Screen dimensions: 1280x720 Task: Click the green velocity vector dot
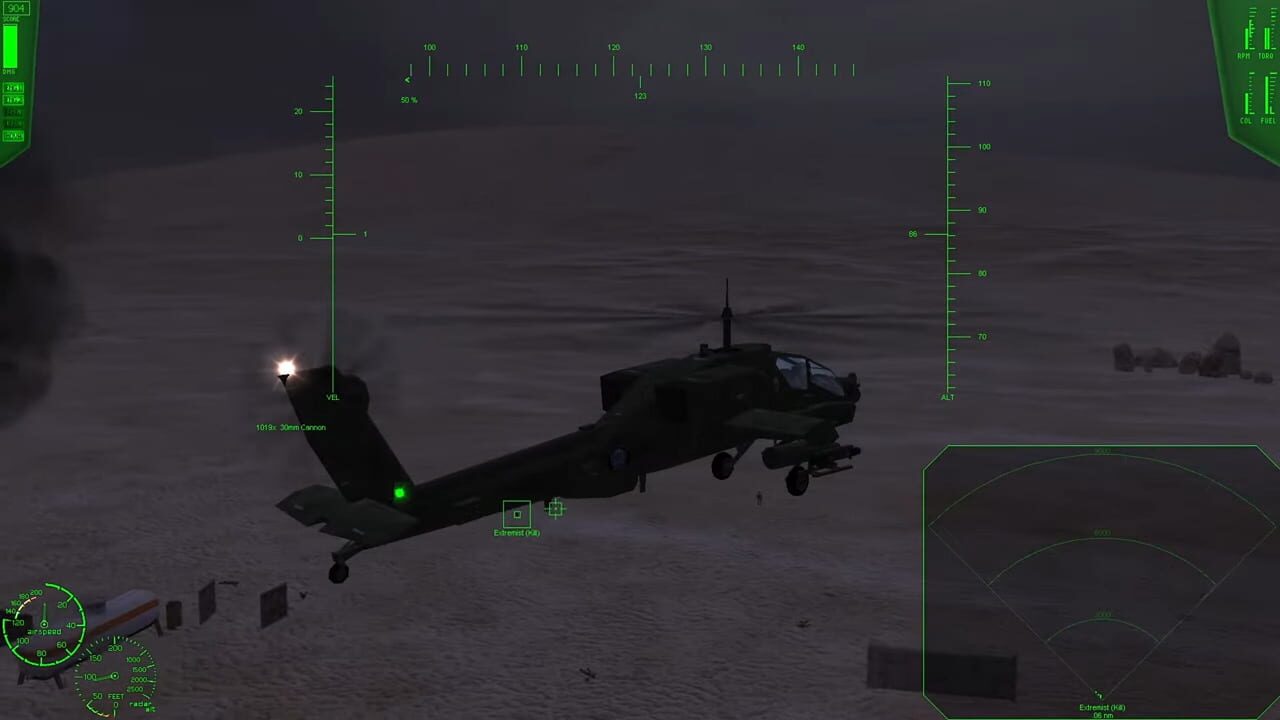coord(399,492)
